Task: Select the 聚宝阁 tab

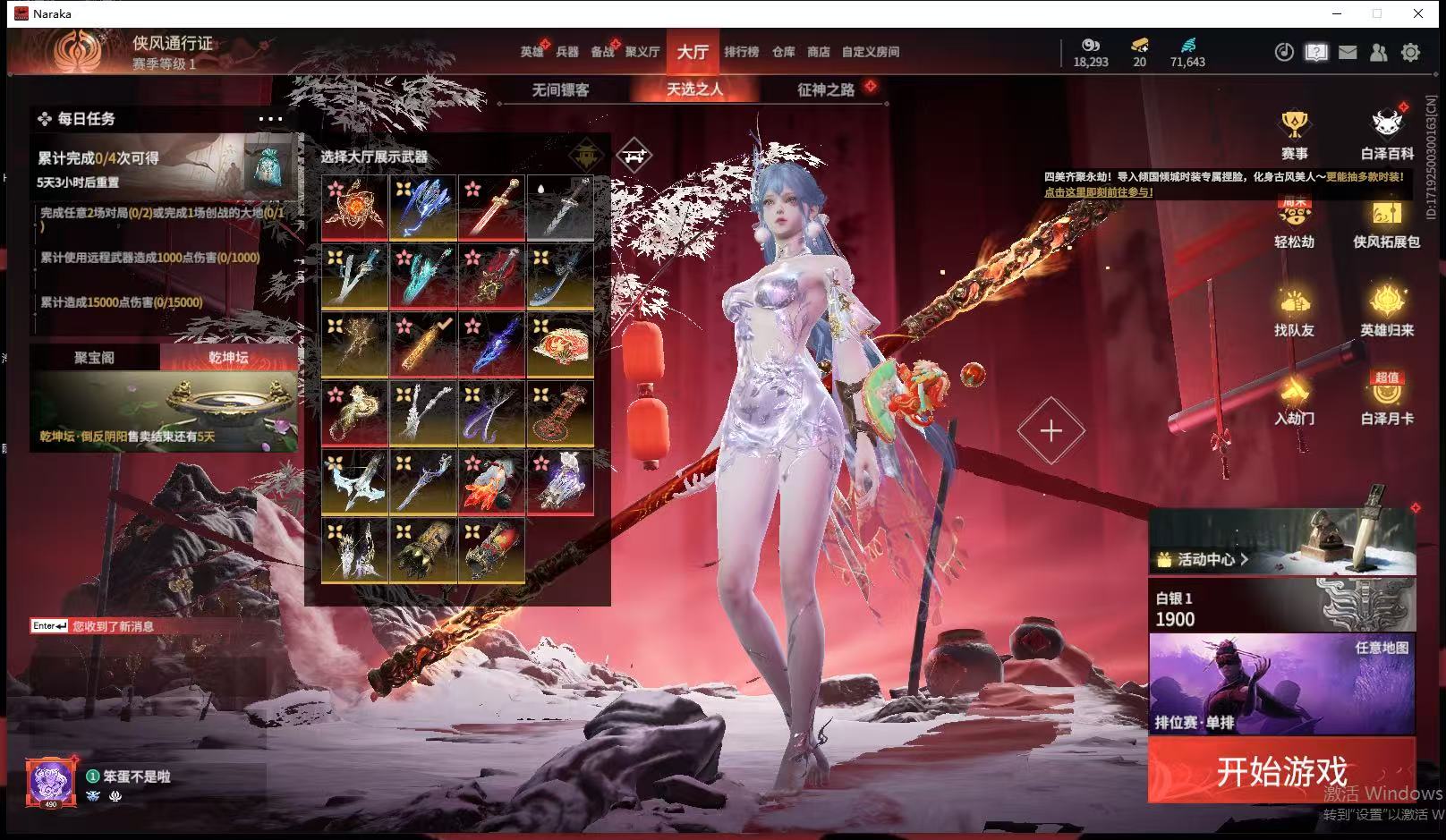Action: point(94,358)
